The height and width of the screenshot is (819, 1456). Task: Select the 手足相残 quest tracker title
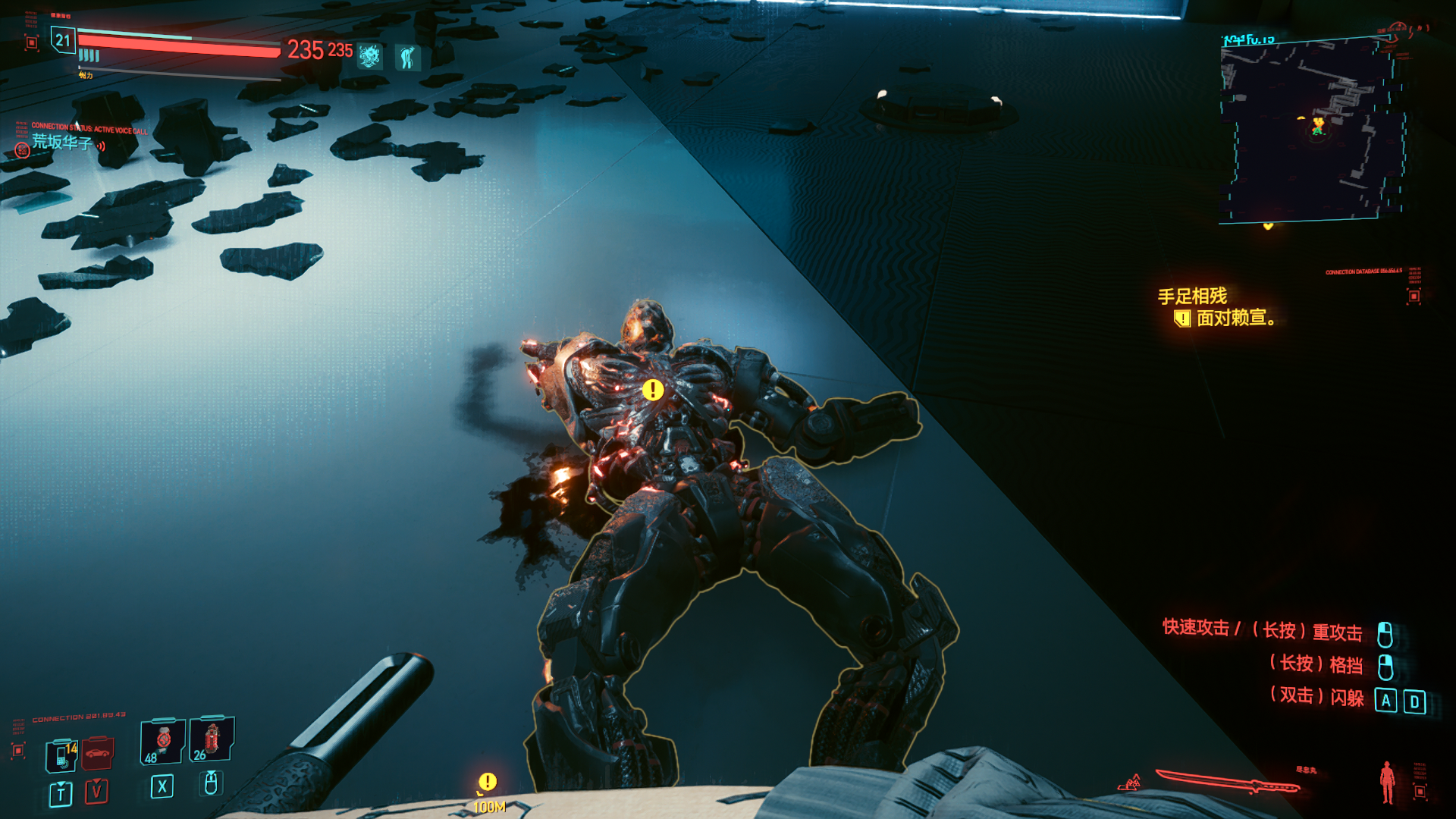pyautogui.click(x=1192, y=296)
